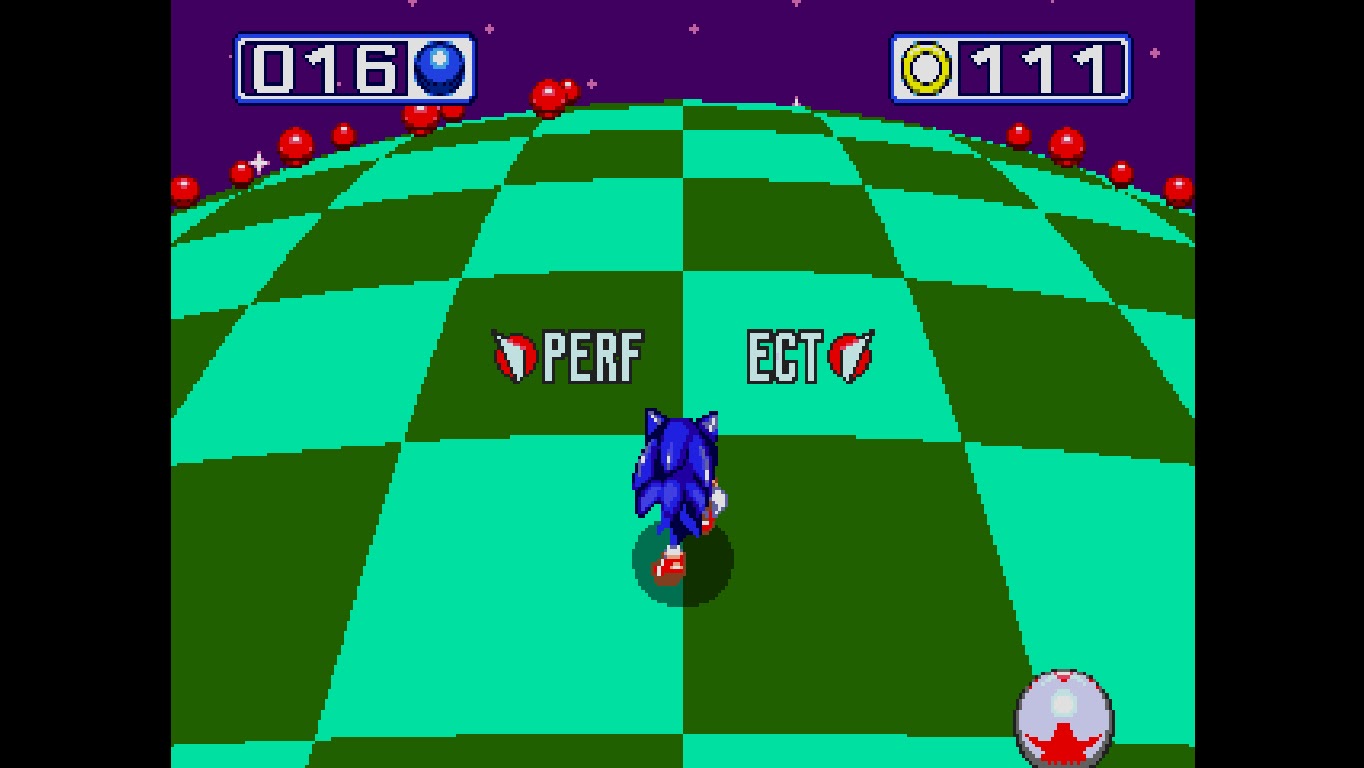This screenshot has height=768, width=1364.
Task: Click the bumper ball in bottom right corner
Action: click(x=1067, y=714)
